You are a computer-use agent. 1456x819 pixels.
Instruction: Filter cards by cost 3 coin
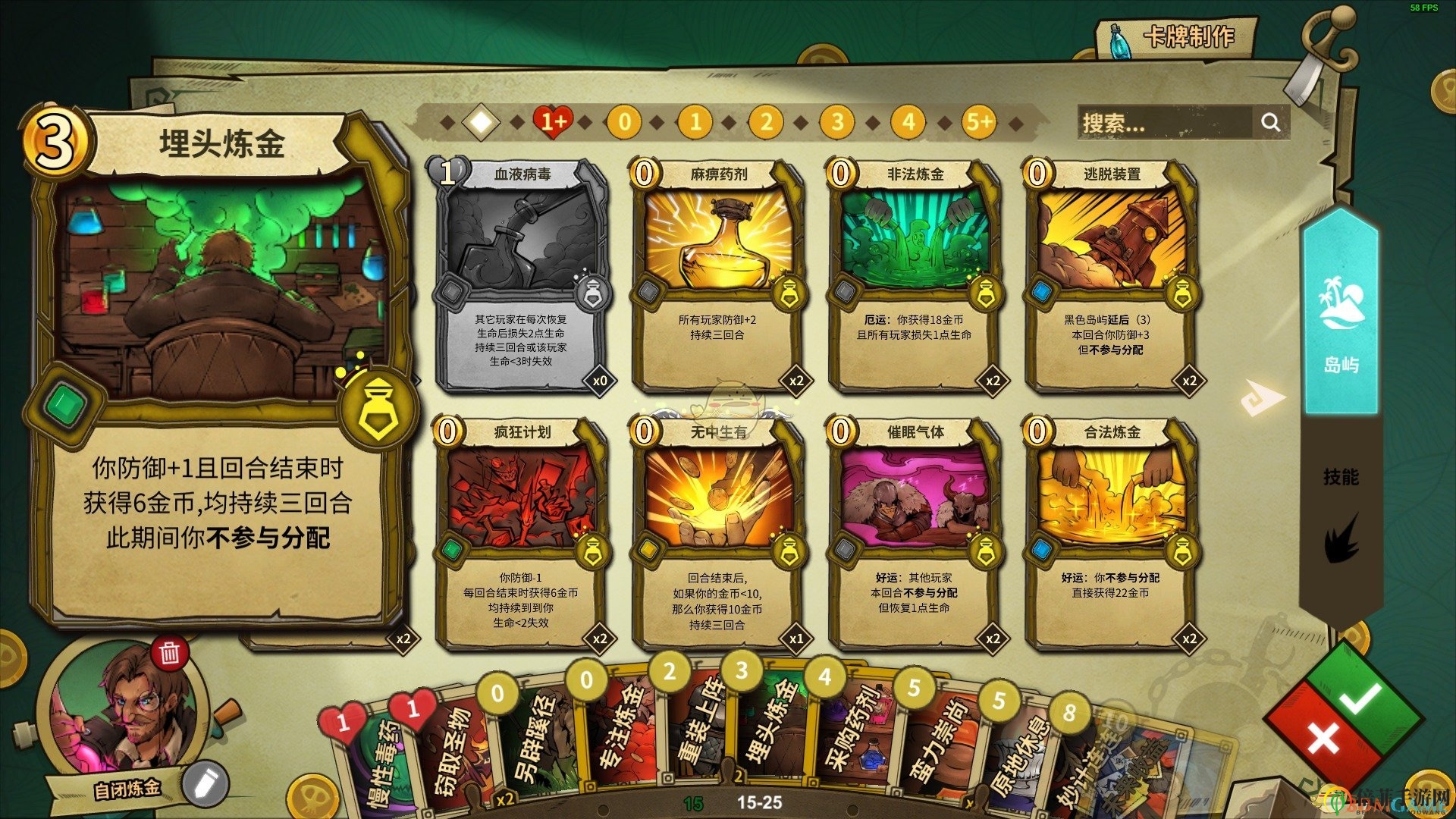pos(836,122)
